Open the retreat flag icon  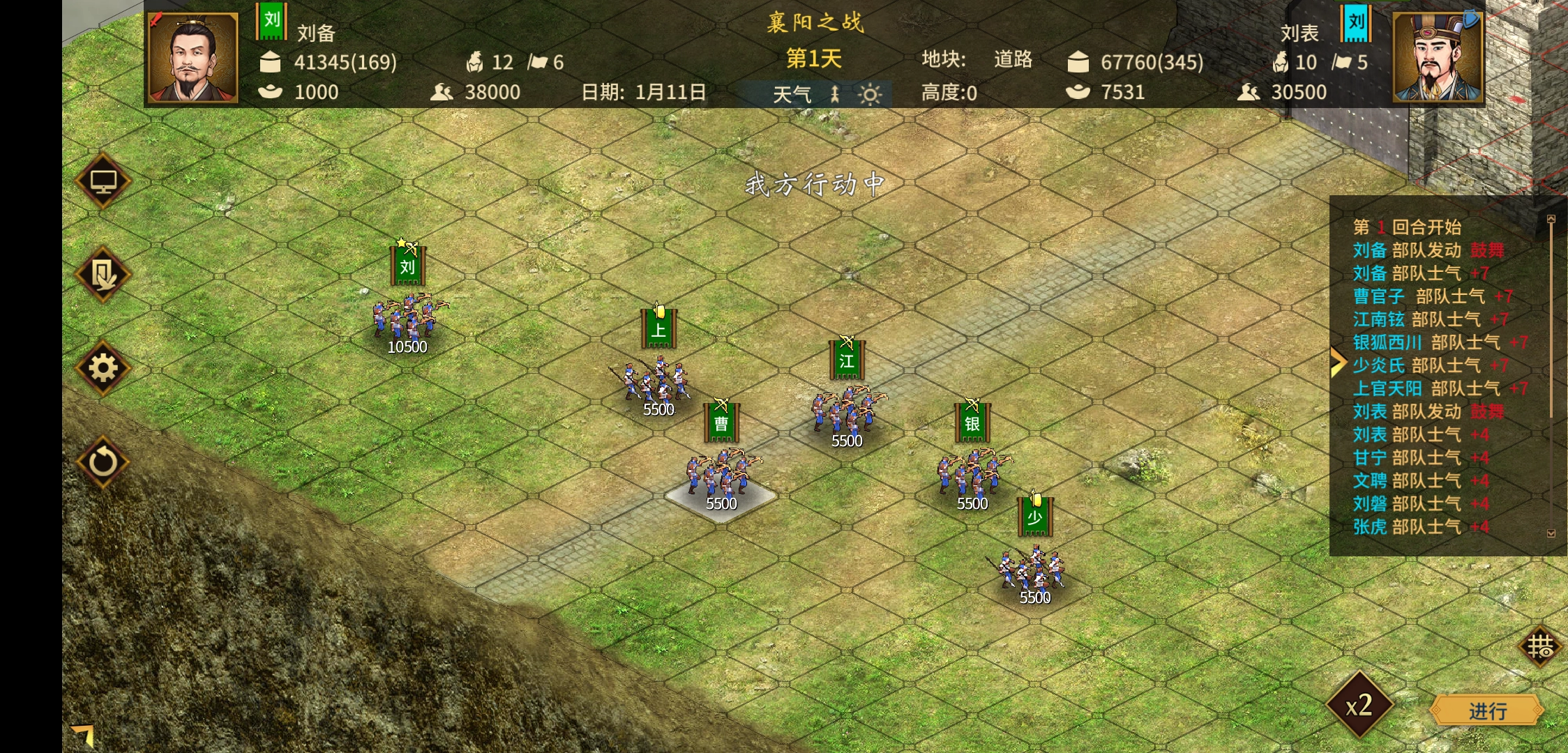(103, 275)
